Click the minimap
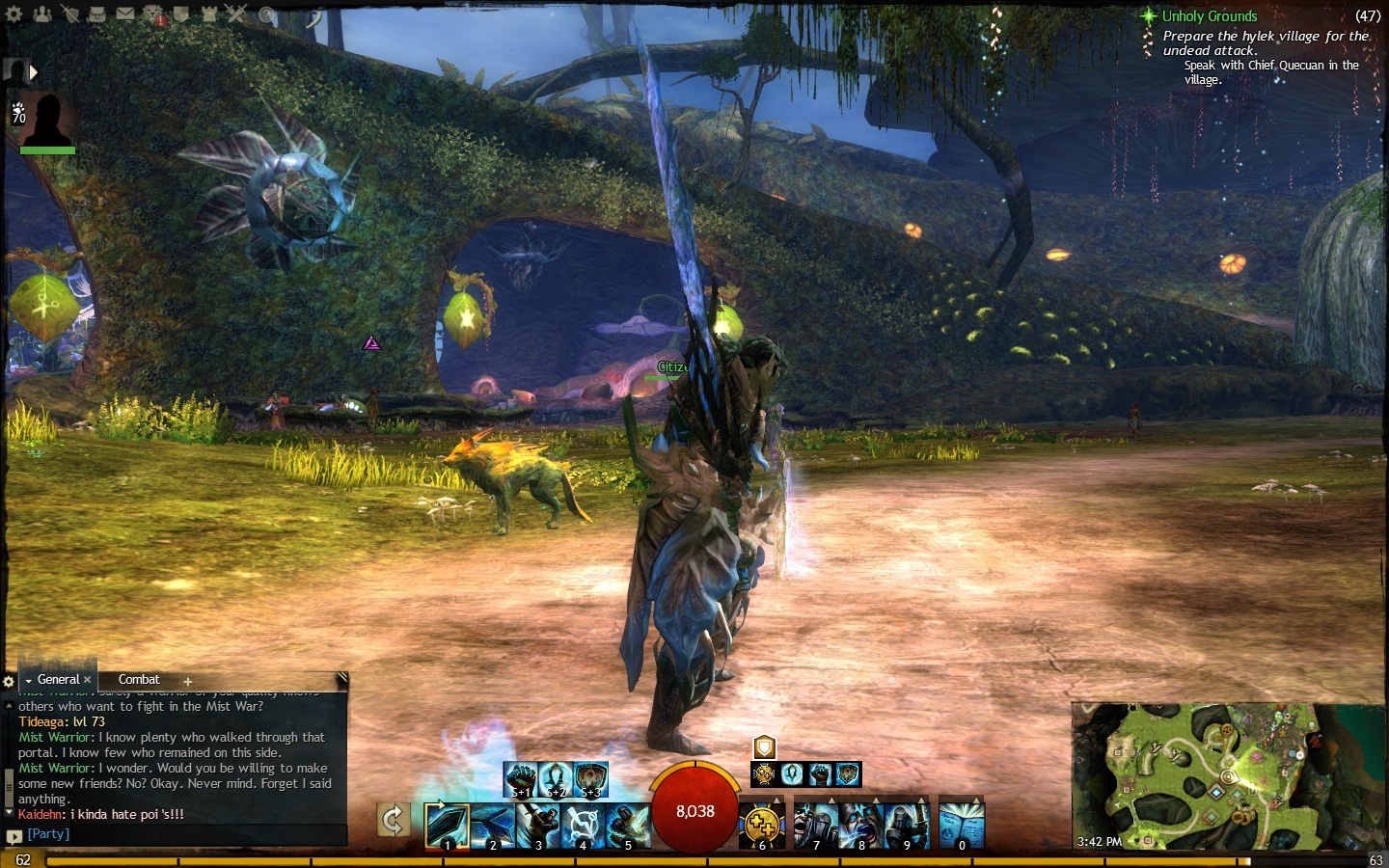1389x868 pixels. tap(1225, 776)
